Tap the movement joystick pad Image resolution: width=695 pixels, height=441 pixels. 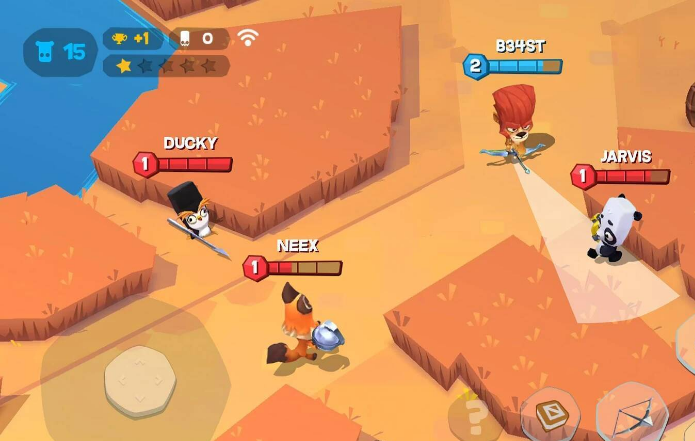pos(139,381)
